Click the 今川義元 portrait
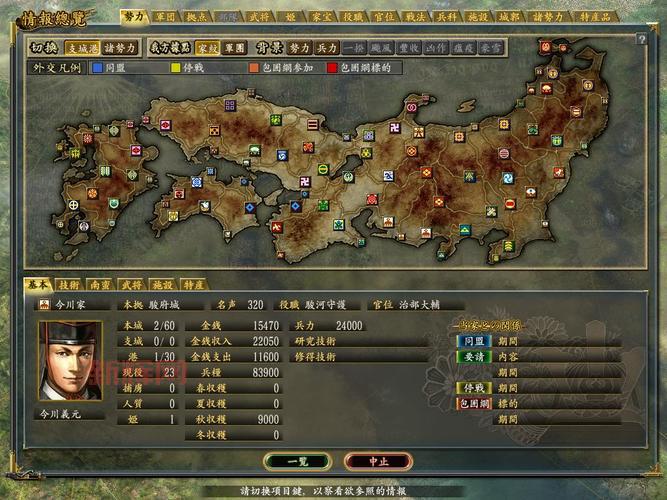The height and width of the screenshot is (500, 667). click(x=71, y=357)
